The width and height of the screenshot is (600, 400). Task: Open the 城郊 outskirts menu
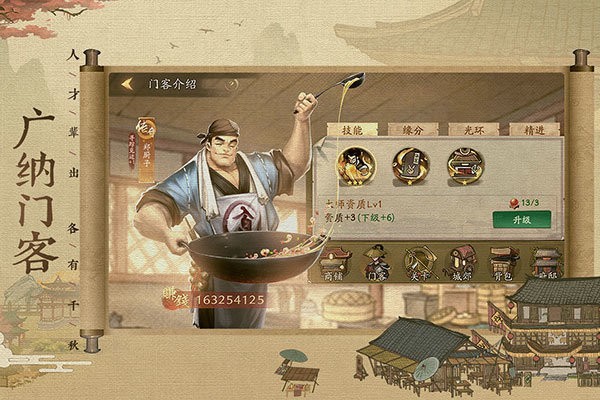[x=461, y=262]
